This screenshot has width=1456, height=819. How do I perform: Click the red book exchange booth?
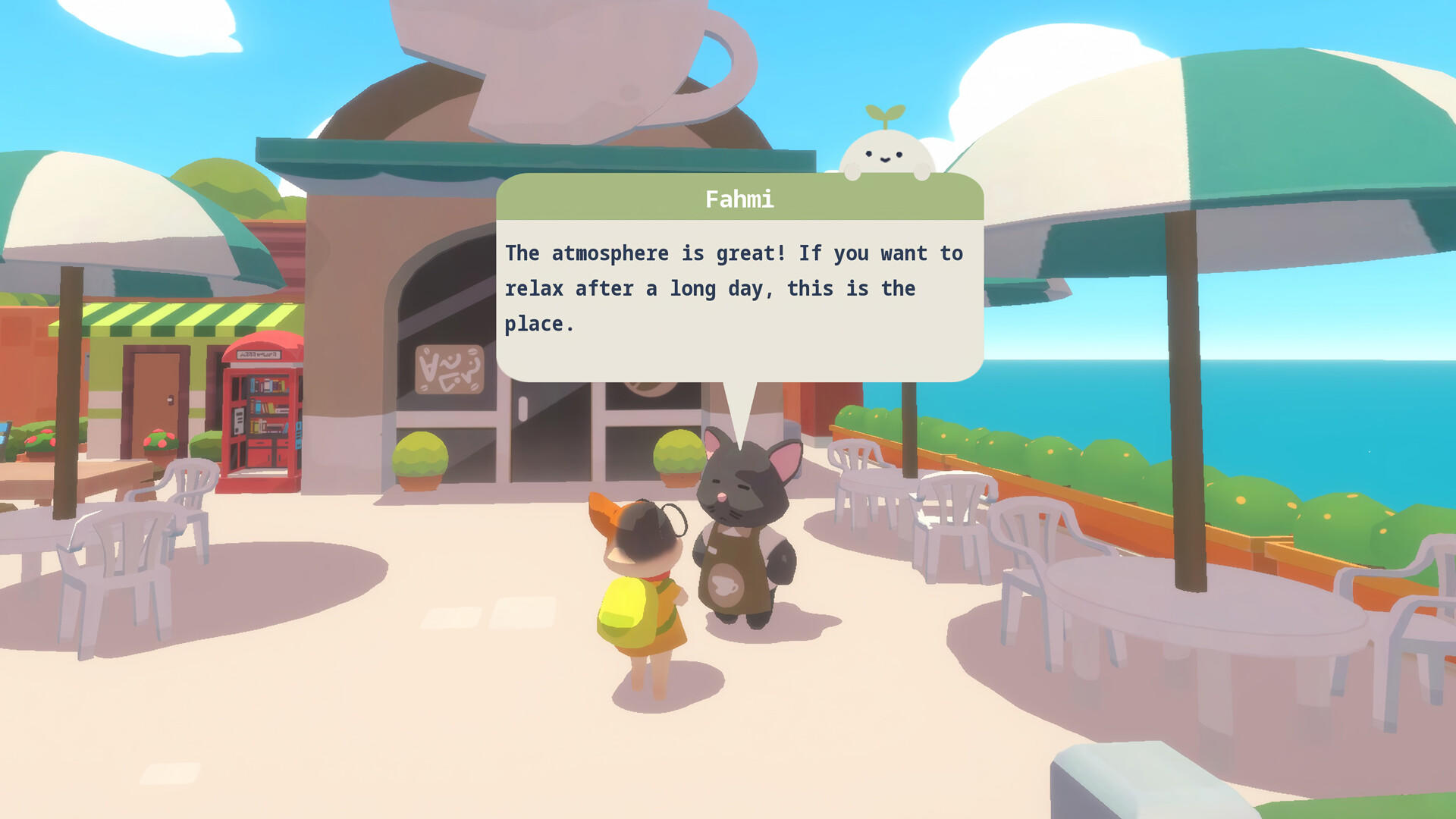(264, 413)
